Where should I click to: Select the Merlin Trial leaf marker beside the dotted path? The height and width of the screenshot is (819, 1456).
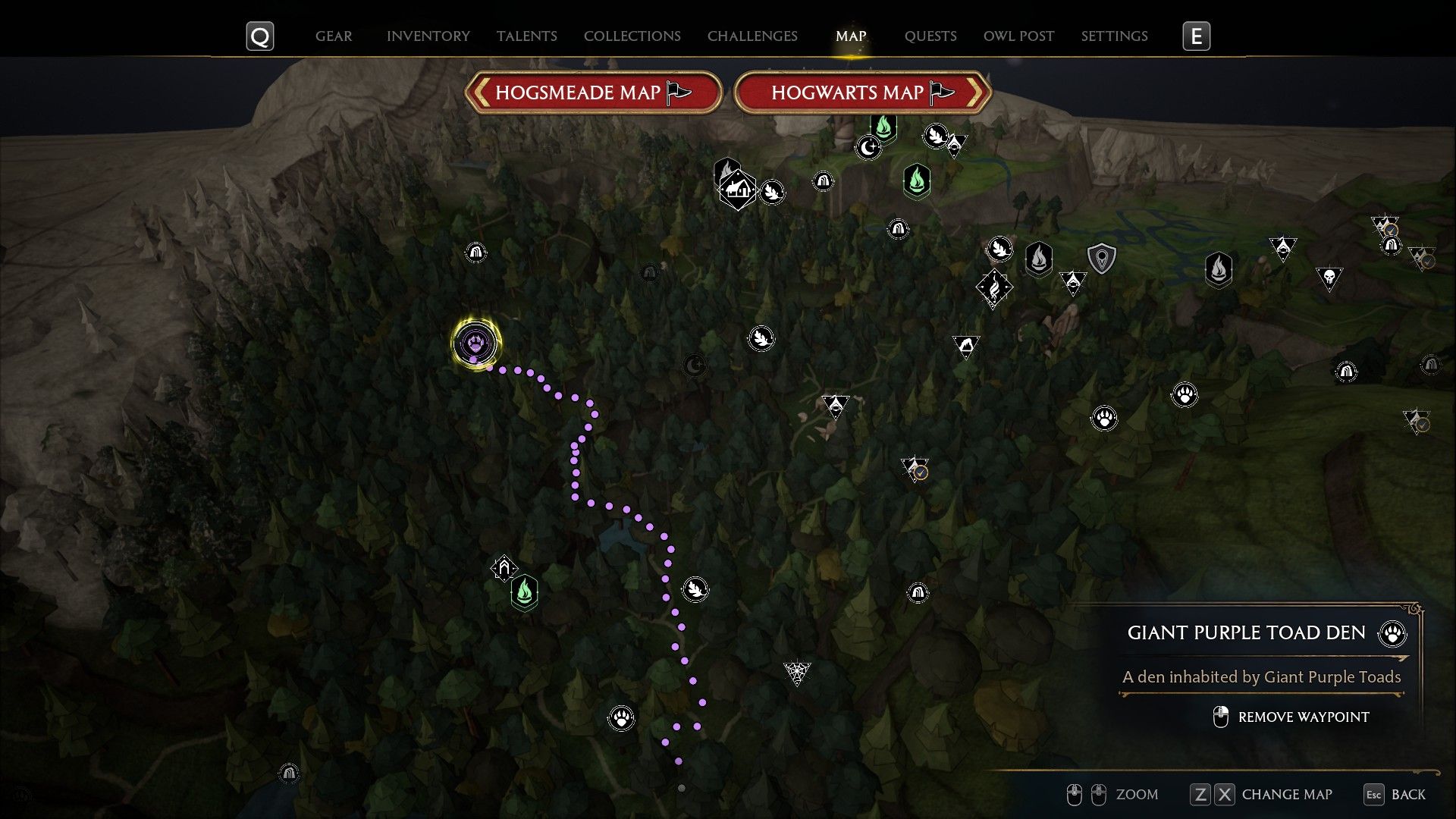[x=695, y=588]
